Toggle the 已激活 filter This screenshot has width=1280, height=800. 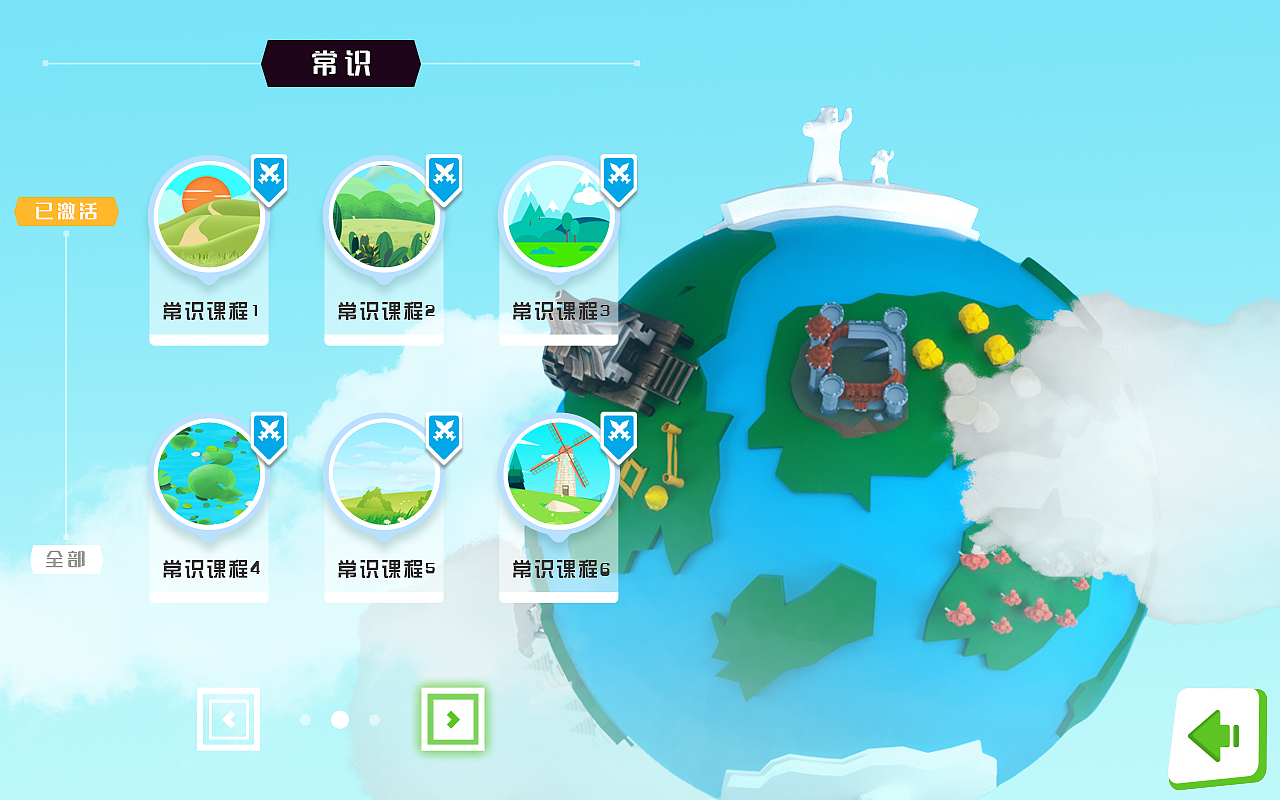click(x=66, y=212)
